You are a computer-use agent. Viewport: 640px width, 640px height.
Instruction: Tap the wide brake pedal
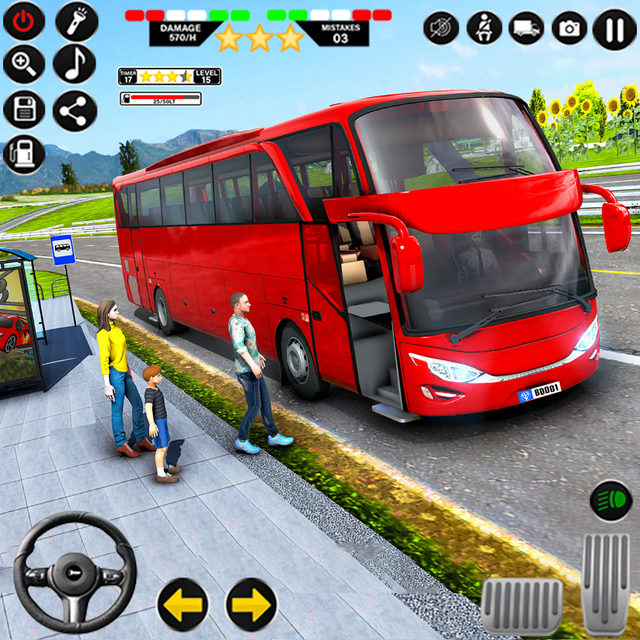[521, 605]
